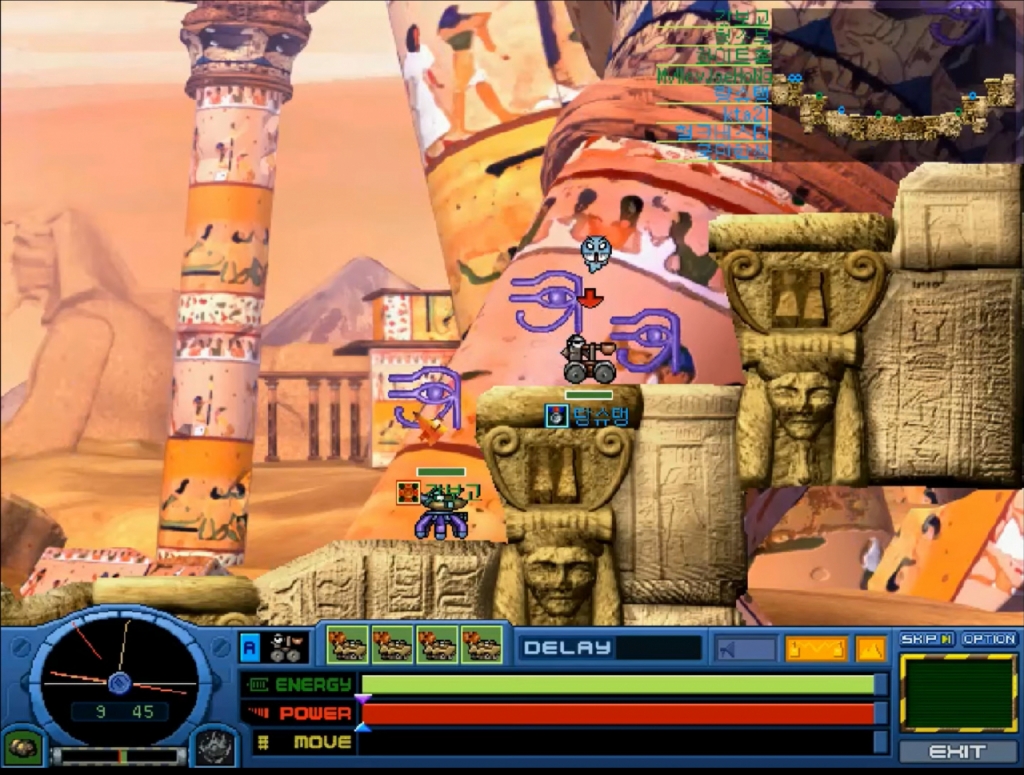The image size is (1024, 775).
Task: Select the rock icon beside the angle dial
Action: tap(22, 747)
